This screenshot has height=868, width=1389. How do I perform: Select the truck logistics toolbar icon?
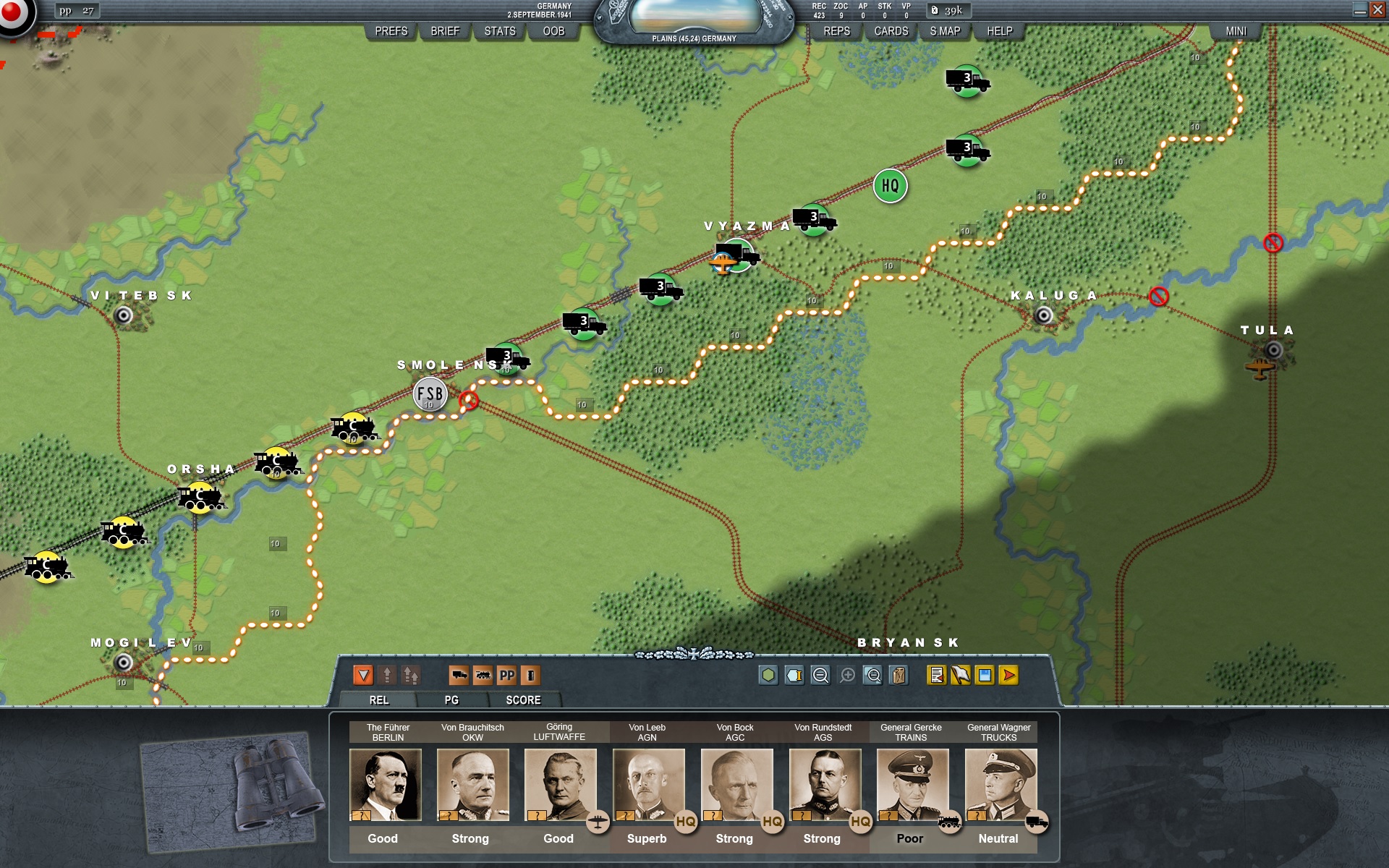coord(459,676)
